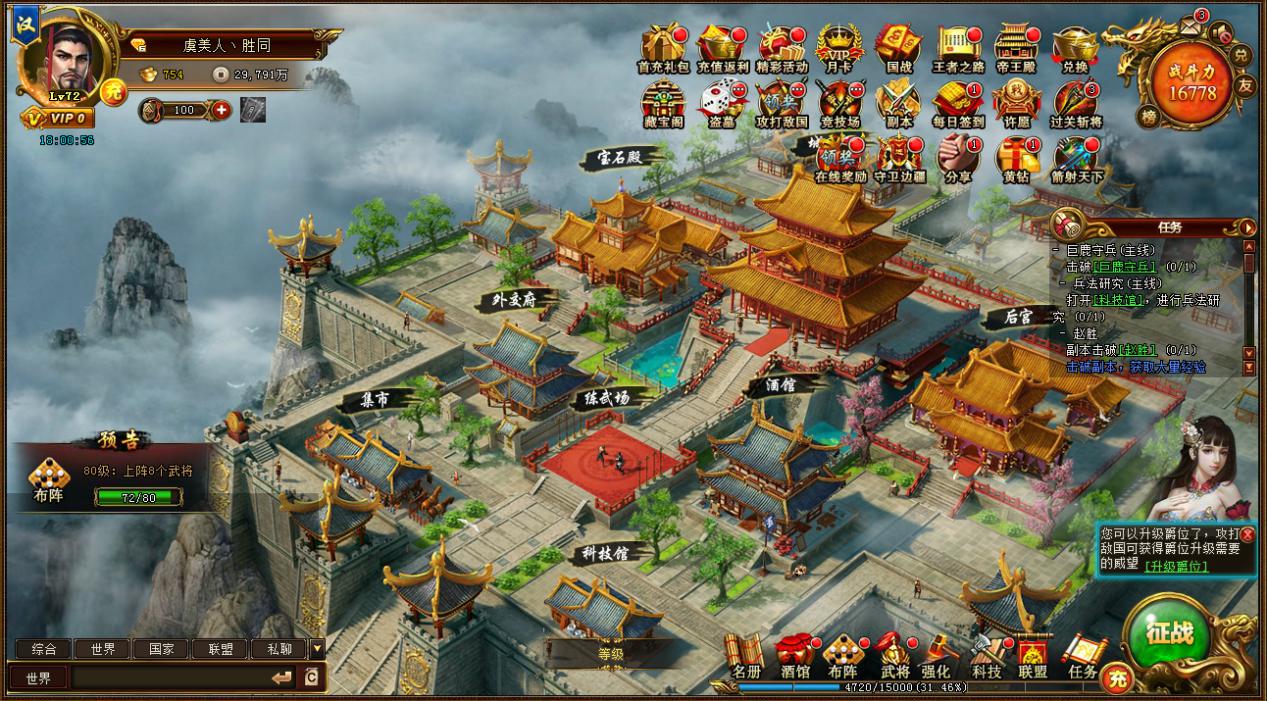
Task: Enter the 竞技场 arena
Action: click(839, 102)
